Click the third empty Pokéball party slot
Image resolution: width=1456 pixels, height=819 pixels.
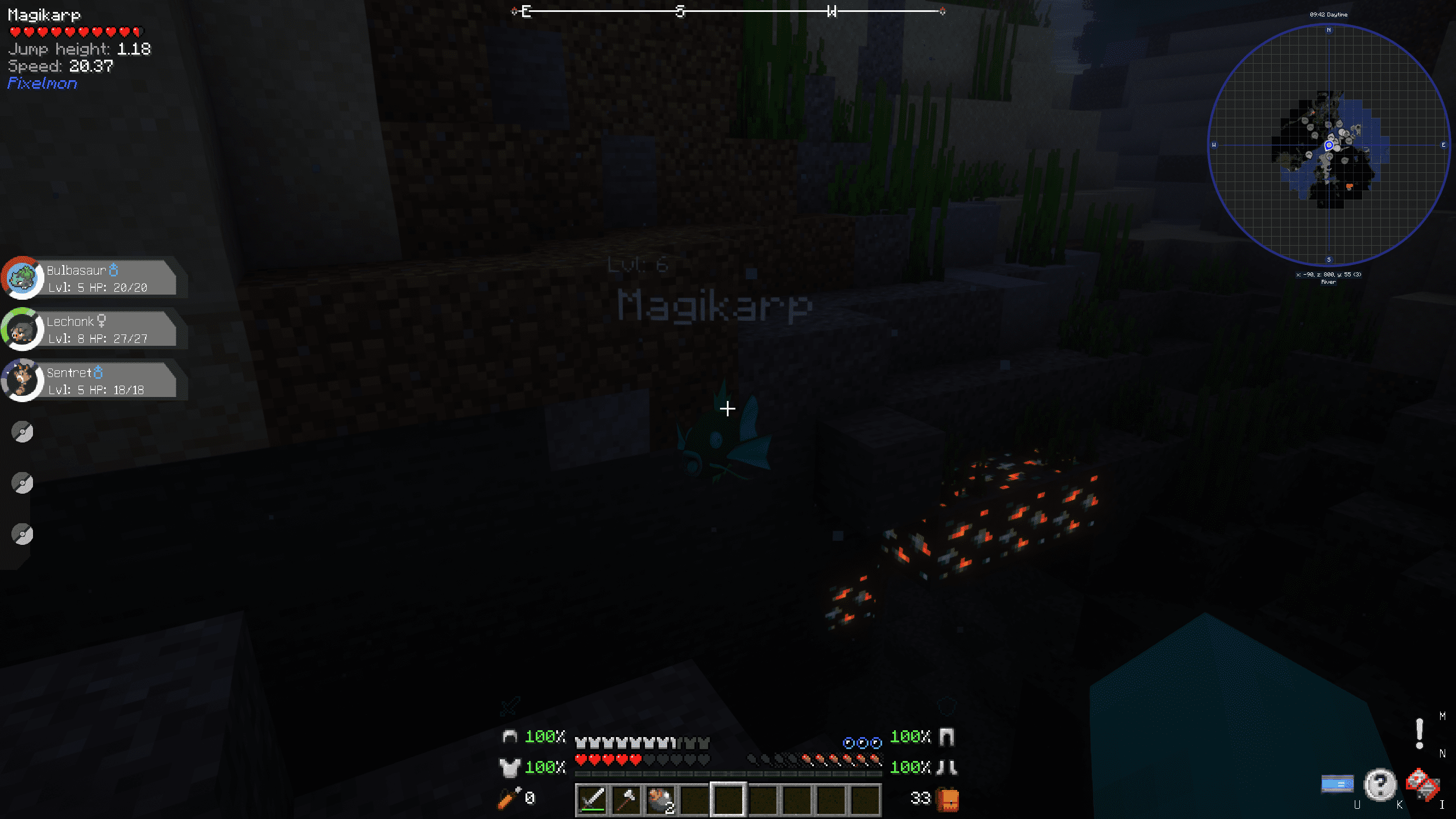click(x=22, y=533)
